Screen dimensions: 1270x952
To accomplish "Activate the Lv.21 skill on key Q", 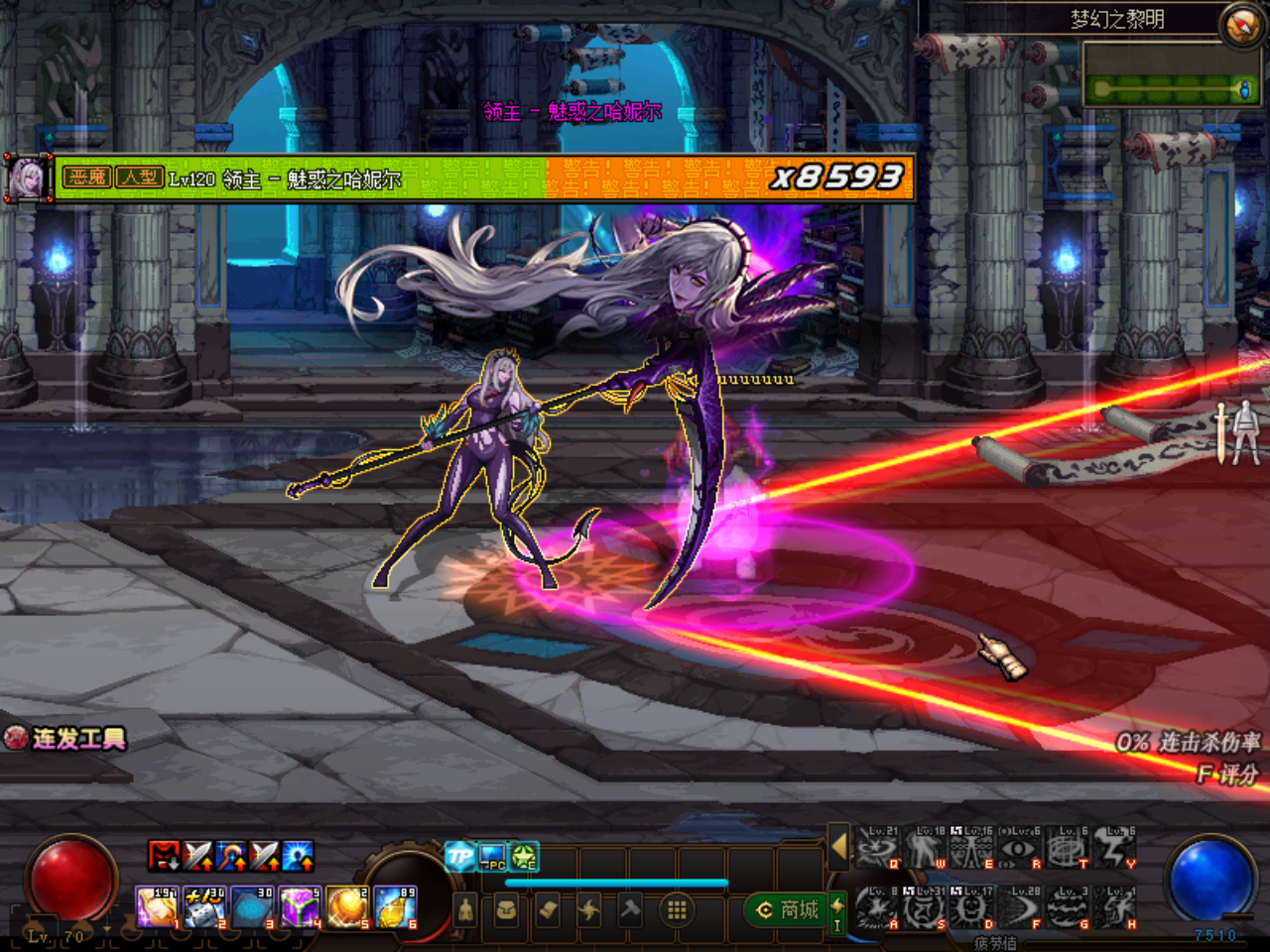I will coord(877,850).
